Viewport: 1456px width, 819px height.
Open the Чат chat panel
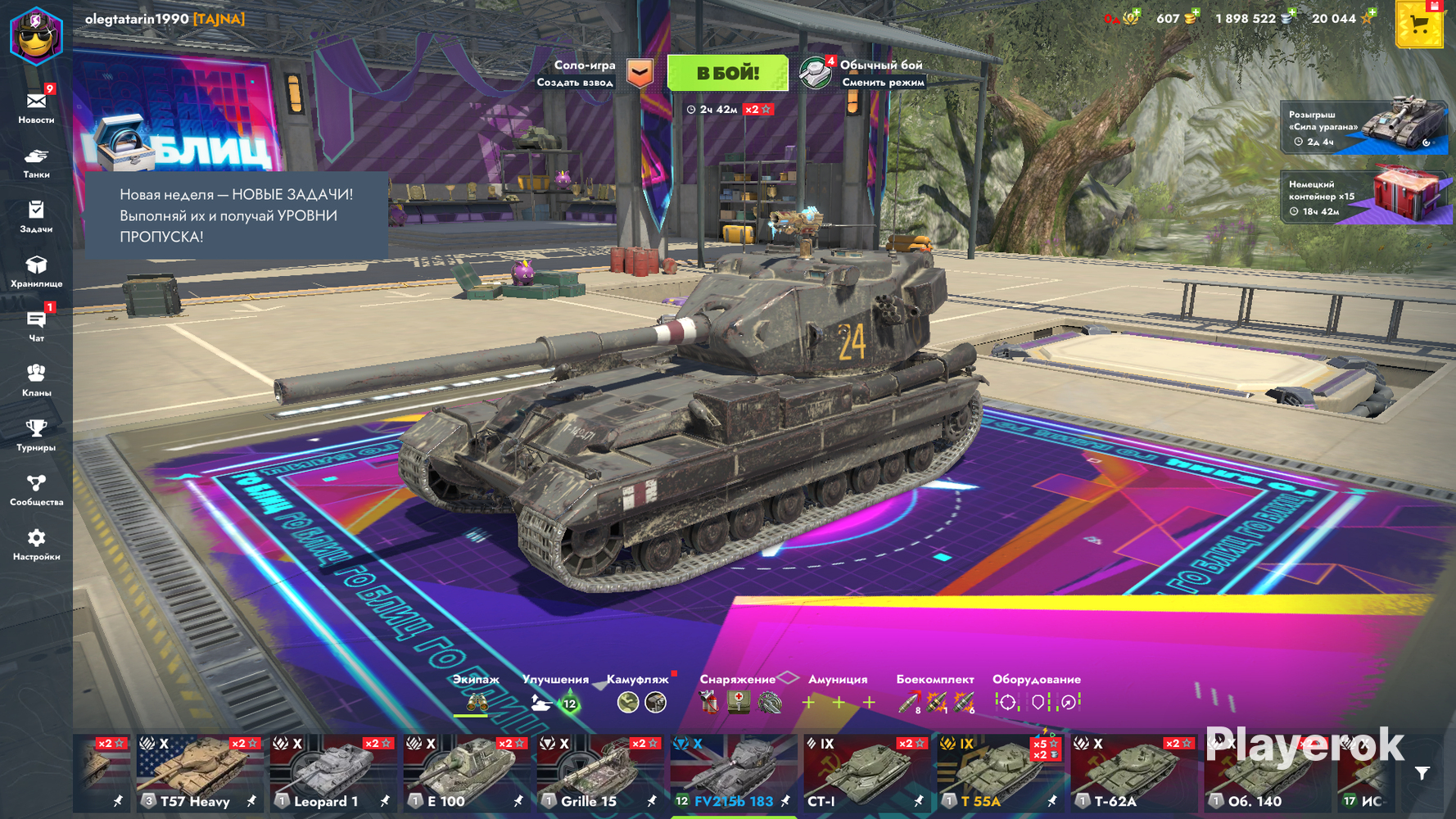click(36, 326)
